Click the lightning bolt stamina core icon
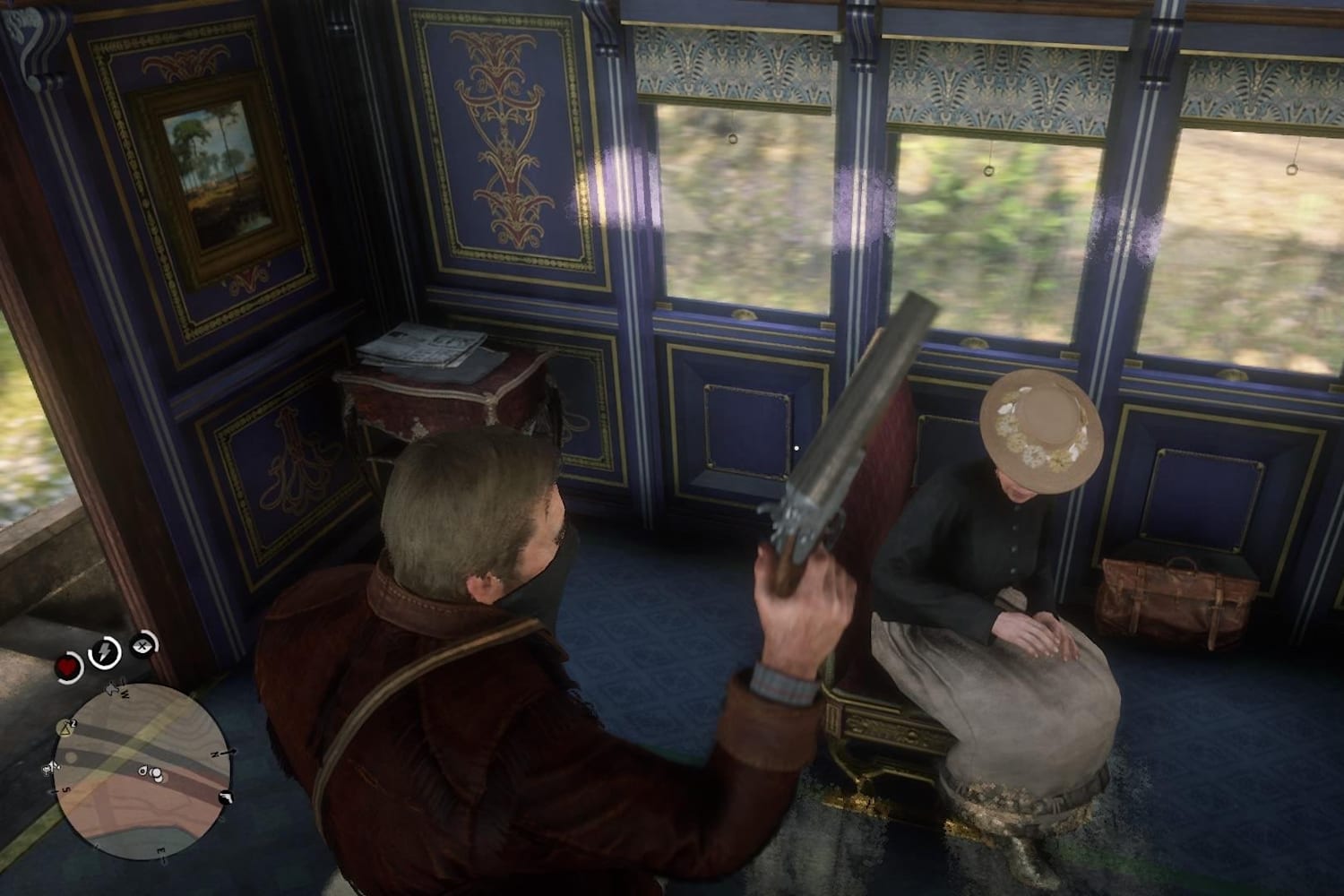 click(105, 650)
